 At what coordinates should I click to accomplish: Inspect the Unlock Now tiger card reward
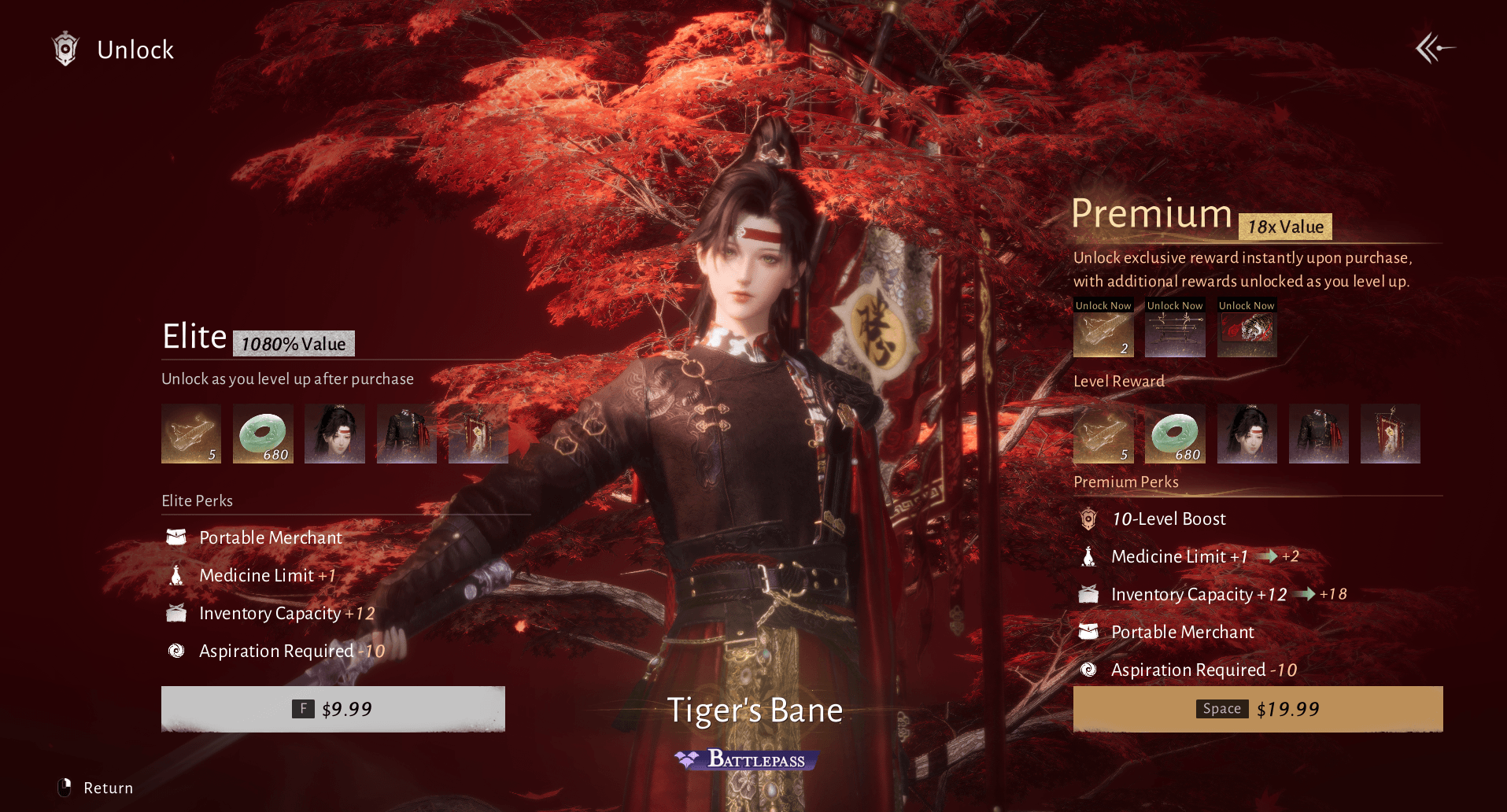click(x=1247, y=334)
